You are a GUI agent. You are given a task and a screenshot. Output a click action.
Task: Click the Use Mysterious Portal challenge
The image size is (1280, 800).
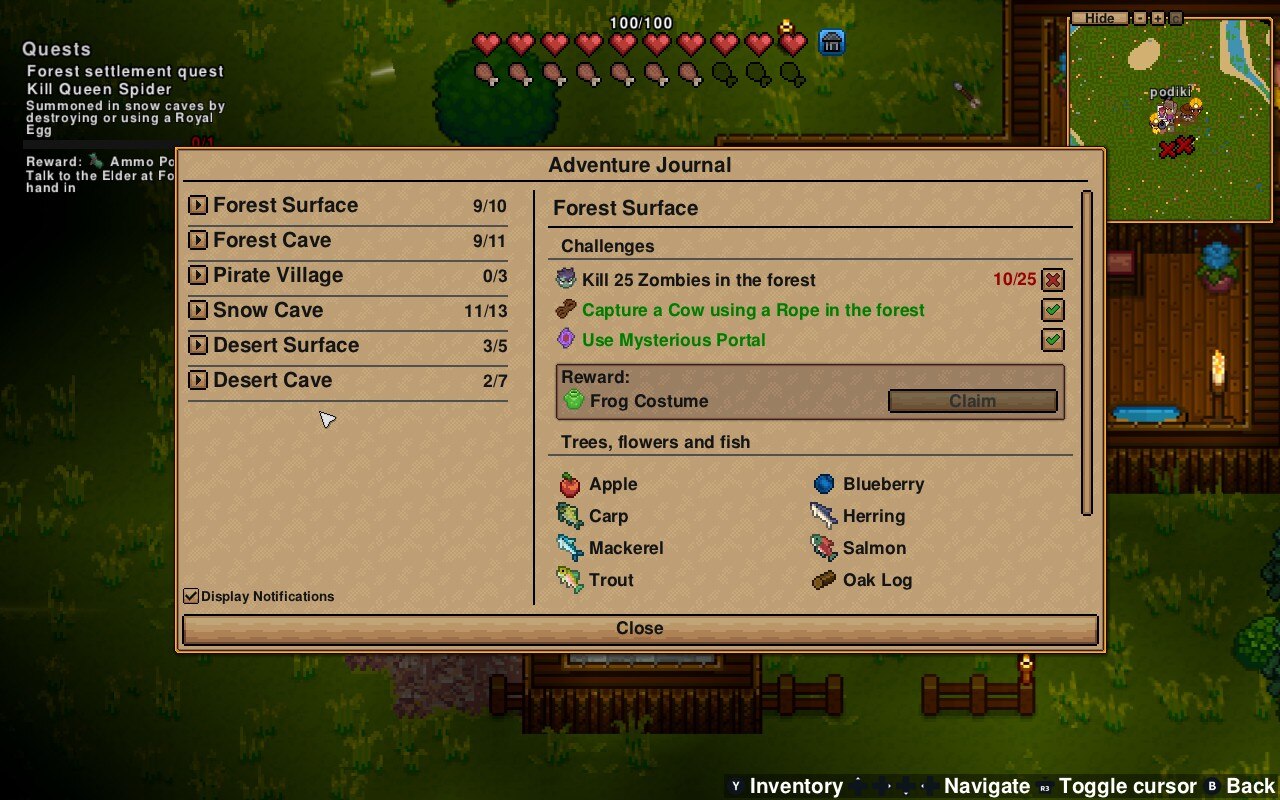click(673, 341)
